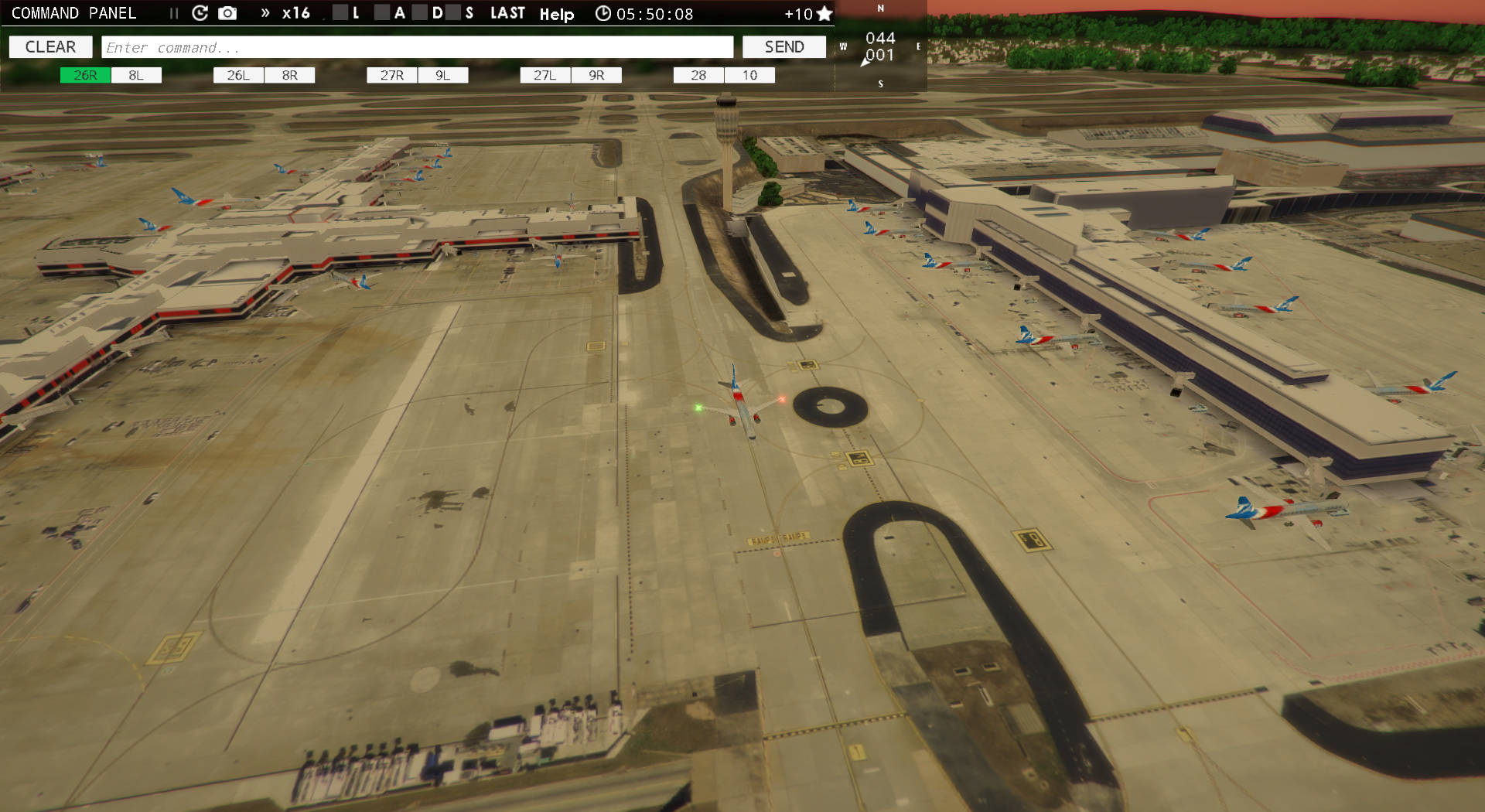Enable the A filter checkbox

pyautogui.click(x=383, y=13)
